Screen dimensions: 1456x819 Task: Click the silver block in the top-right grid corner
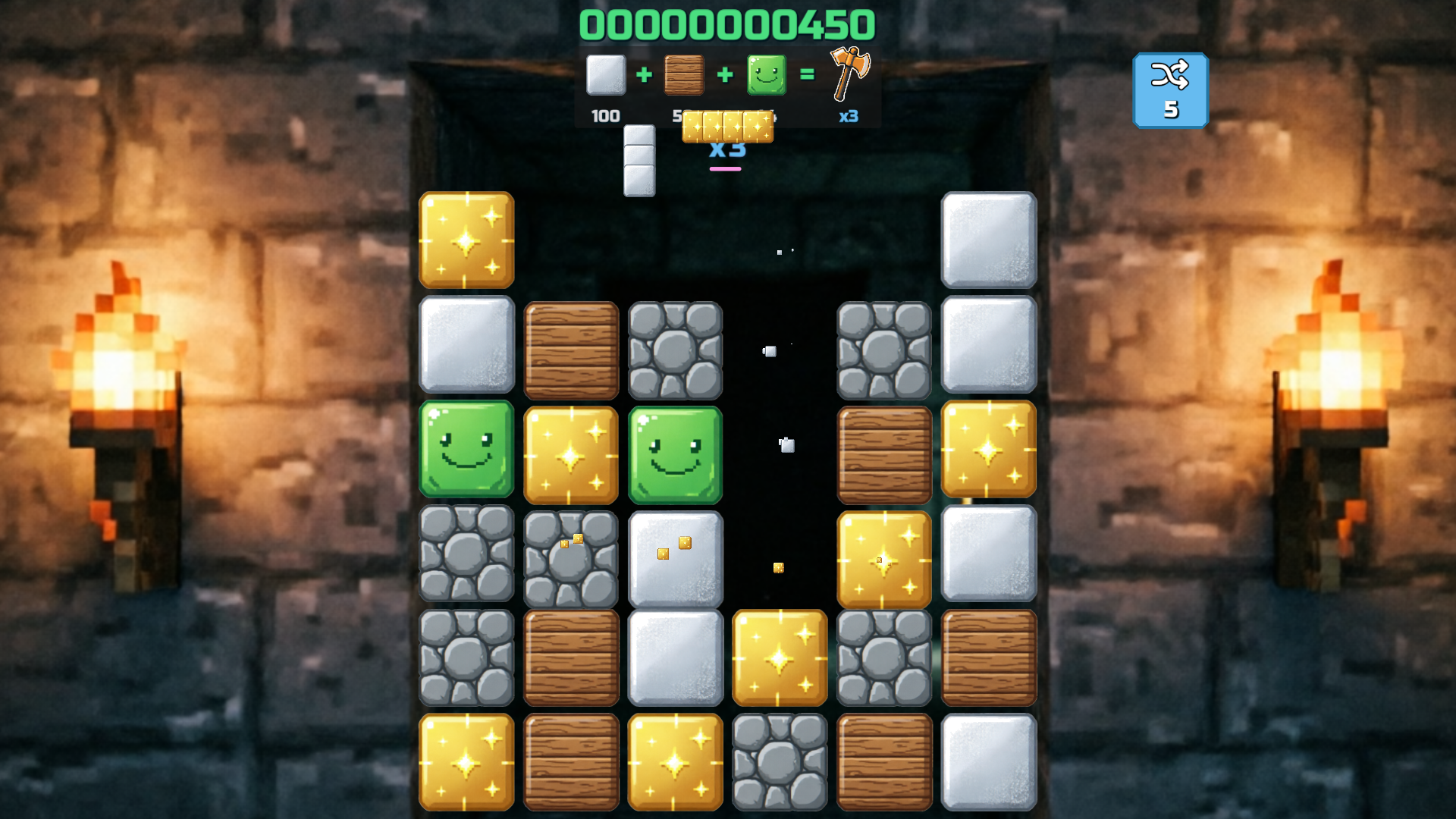(x=989, y=241)
